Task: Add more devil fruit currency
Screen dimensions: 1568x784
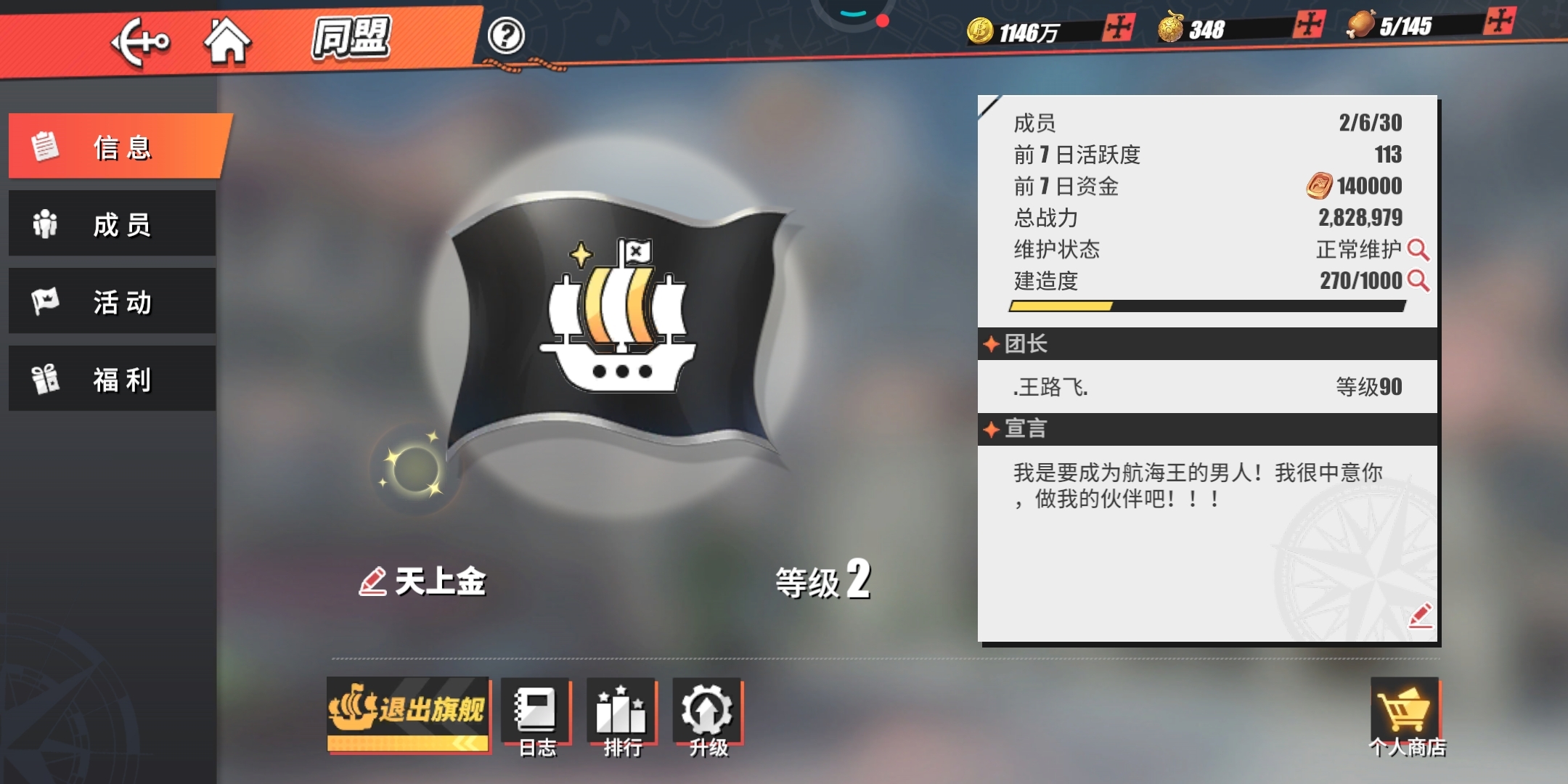Action: pos(1309,25)
